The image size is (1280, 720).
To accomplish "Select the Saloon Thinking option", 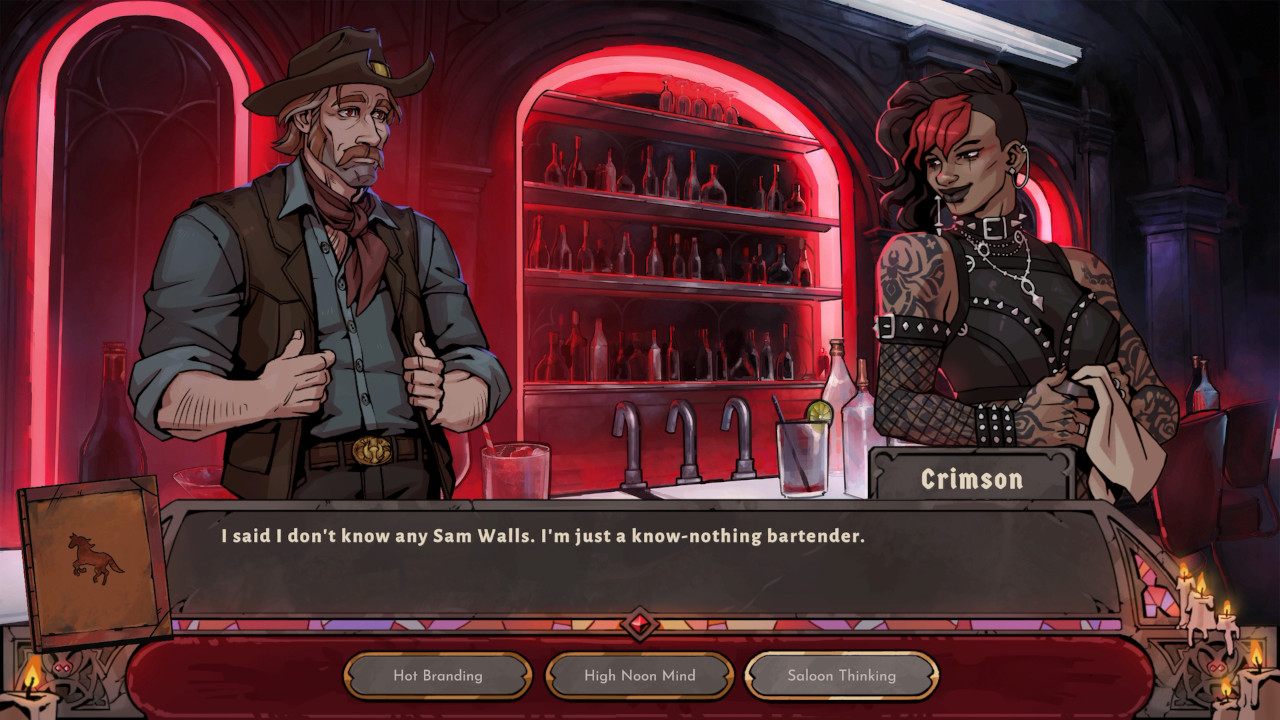I will coord(838,675).
